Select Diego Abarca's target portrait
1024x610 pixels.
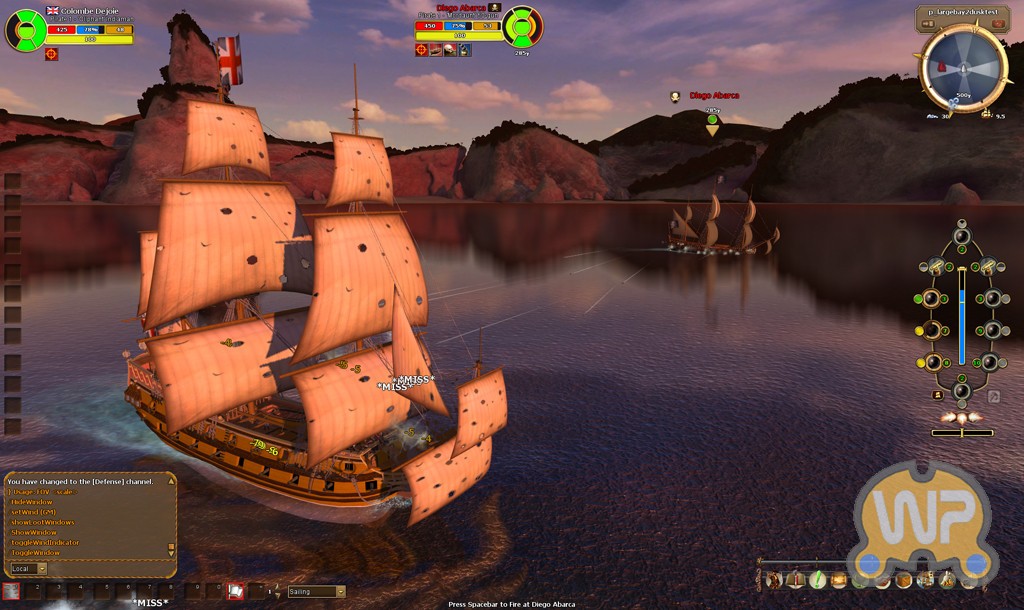522,27
